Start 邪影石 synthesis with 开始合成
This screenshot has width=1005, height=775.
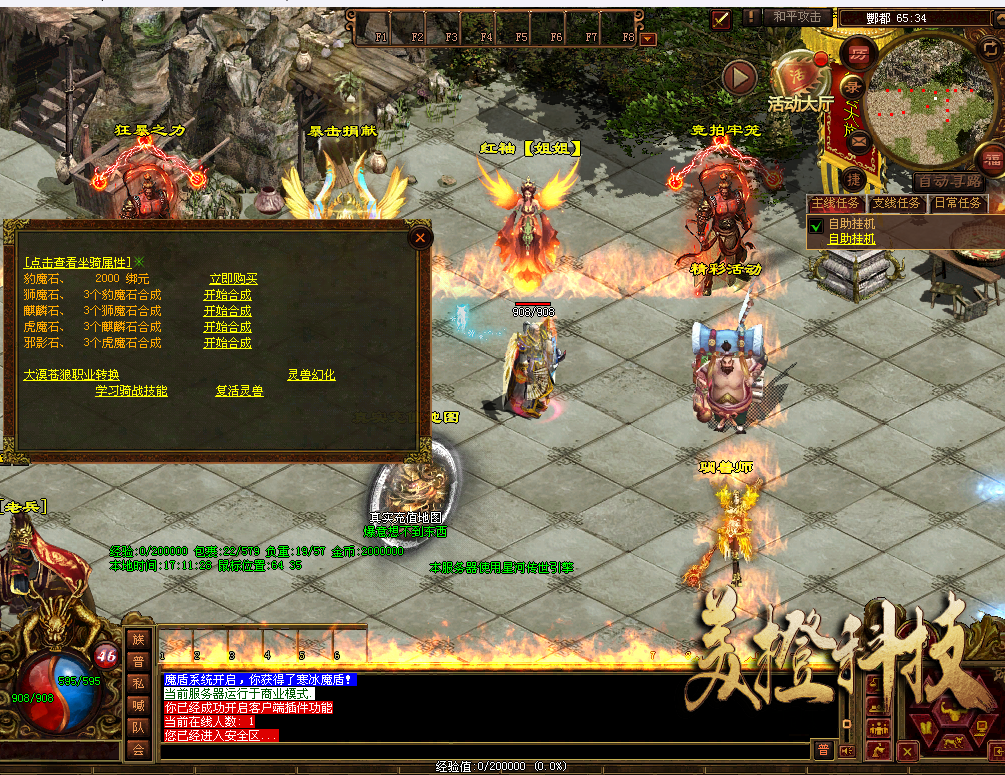[x=228, y=343]
